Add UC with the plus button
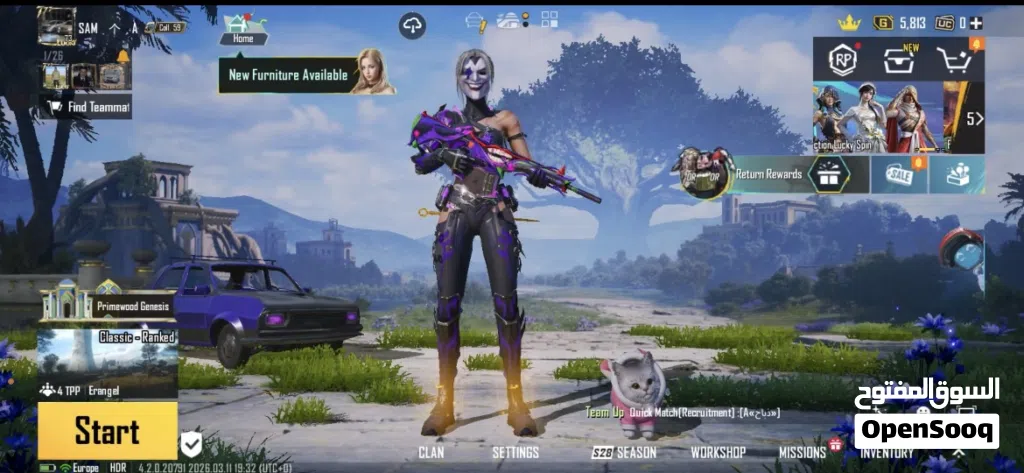The width and height of the screenshot is (1024, 473). (976, 22)
